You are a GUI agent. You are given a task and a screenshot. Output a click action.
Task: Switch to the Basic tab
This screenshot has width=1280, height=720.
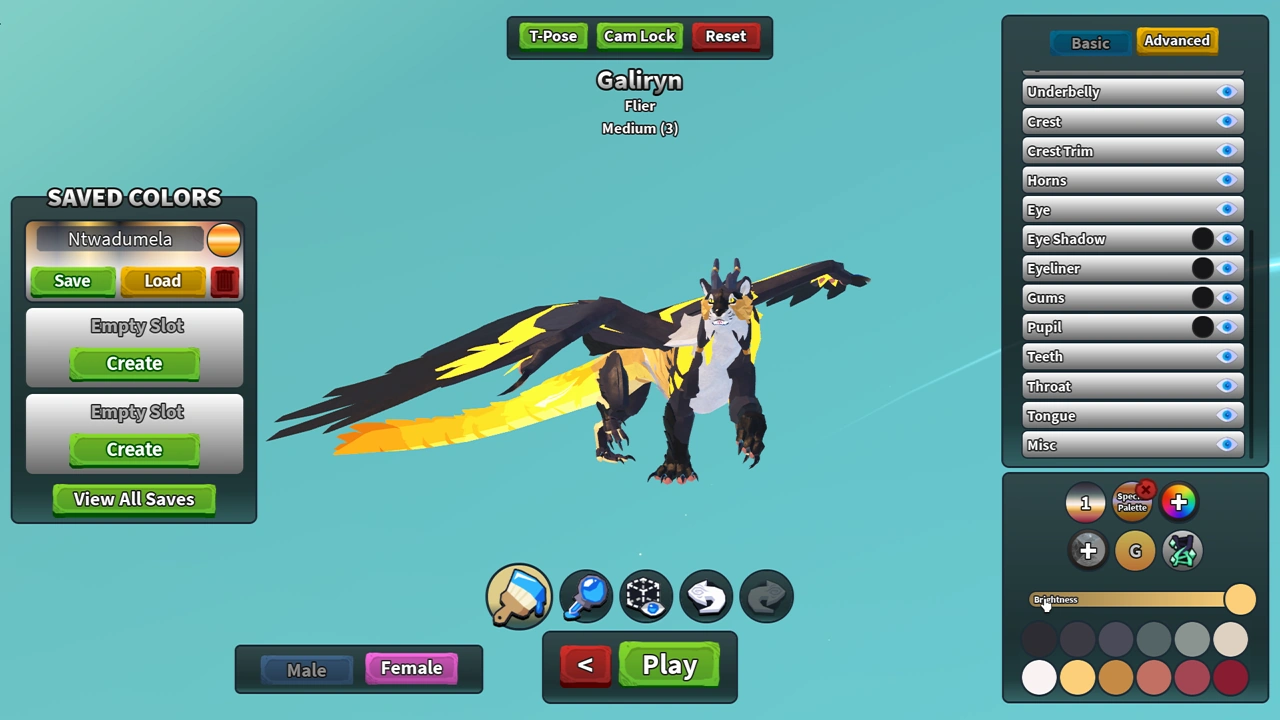1090,42
